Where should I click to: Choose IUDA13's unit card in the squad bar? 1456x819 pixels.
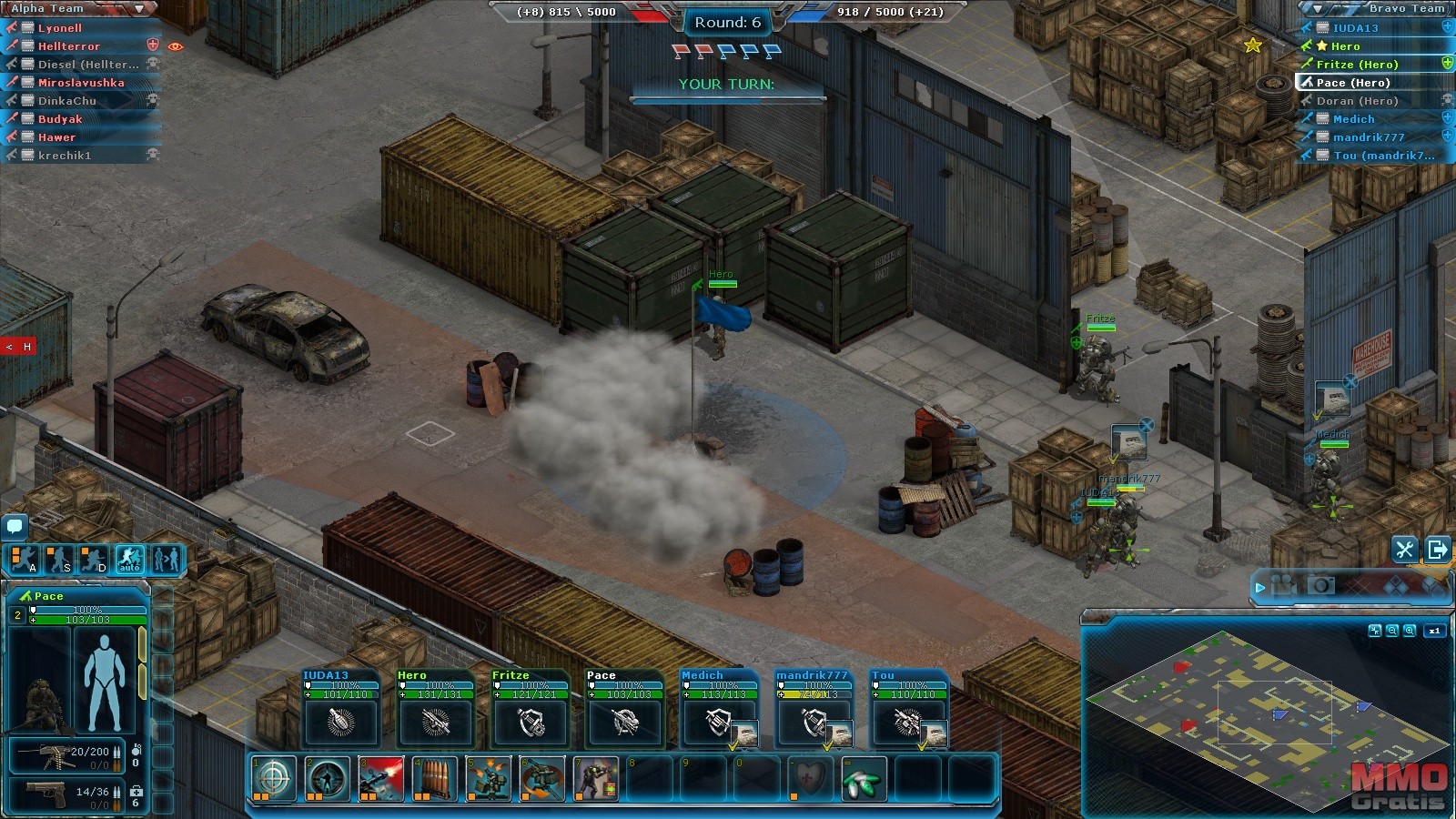(341, 710)
